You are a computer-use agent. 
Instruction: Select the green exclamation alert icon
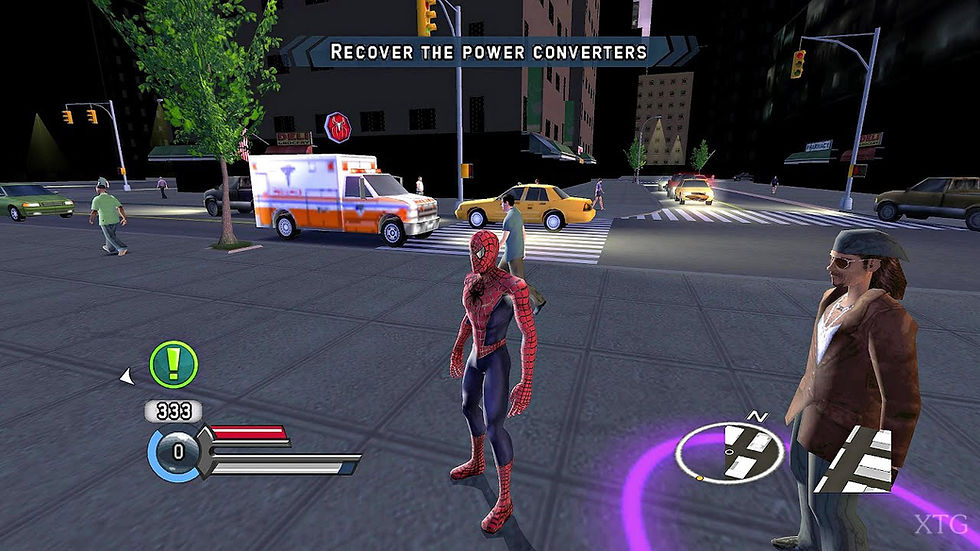coord(173,365)
